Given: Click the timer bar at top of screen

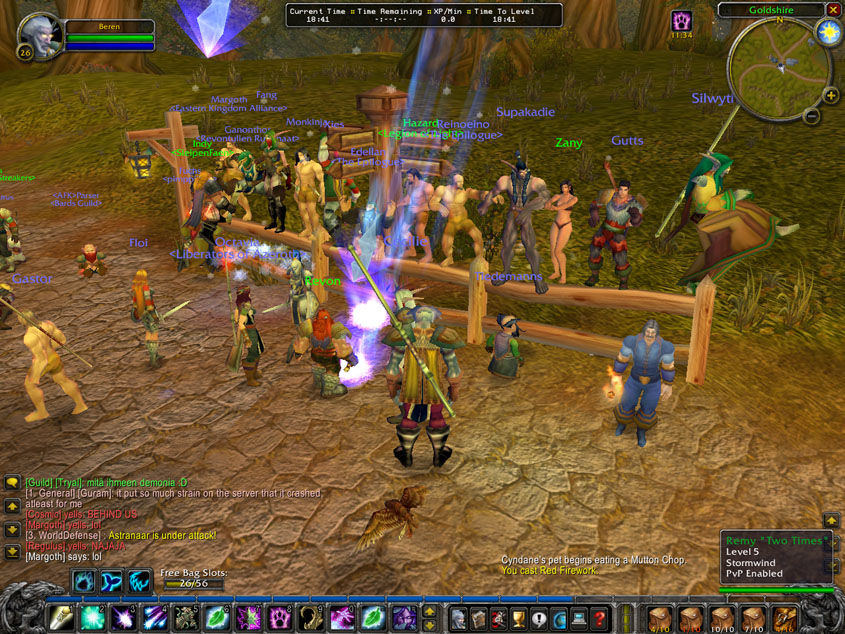Looking at the screenshot, I should coord(424,14).
